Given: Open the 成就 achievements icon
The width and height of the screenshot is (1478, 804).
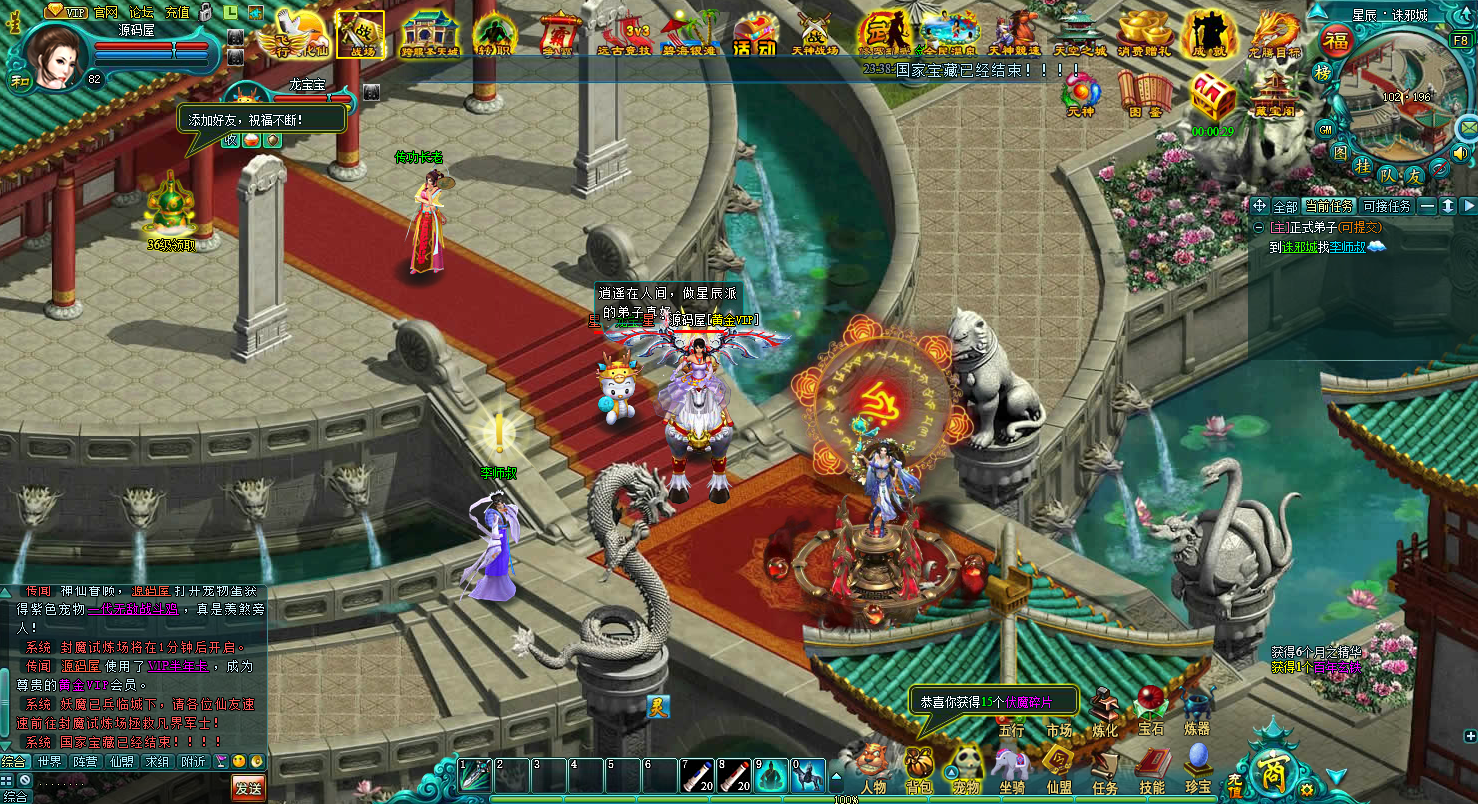Looking at the screenshot, I should coord(1209,35).
